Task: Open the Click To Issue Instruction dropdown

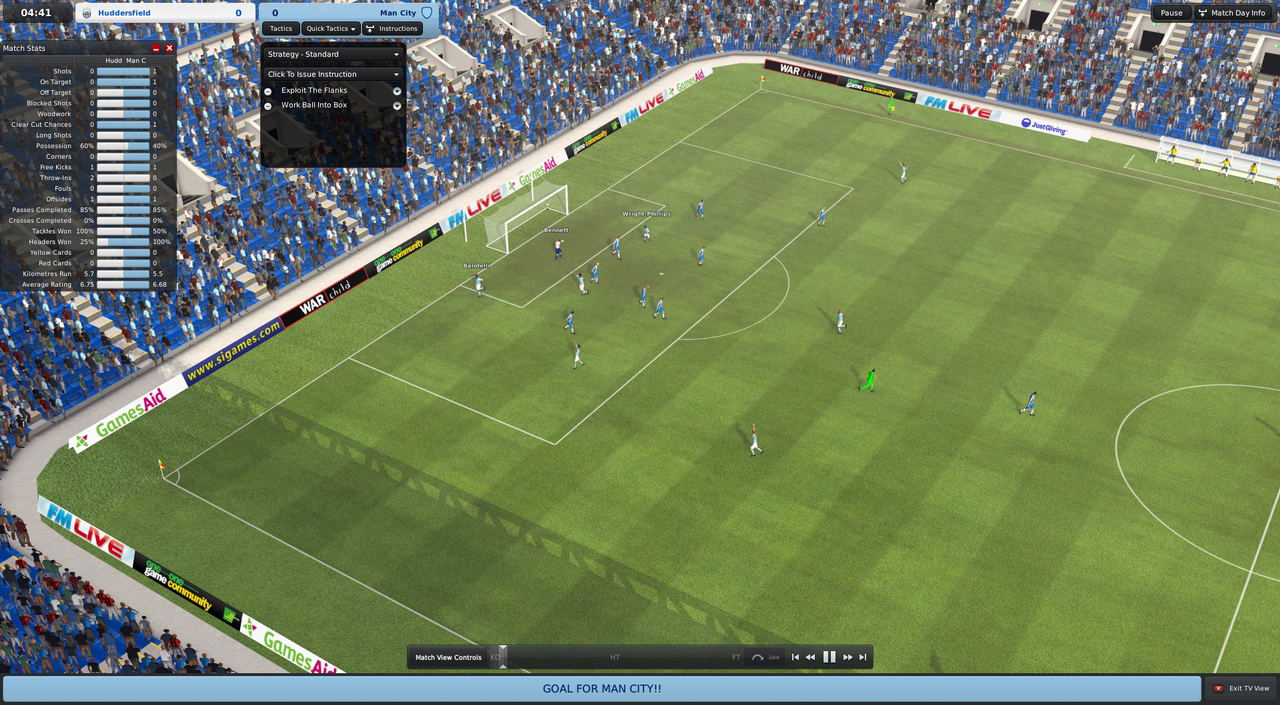Action: [x=333, y=74]
